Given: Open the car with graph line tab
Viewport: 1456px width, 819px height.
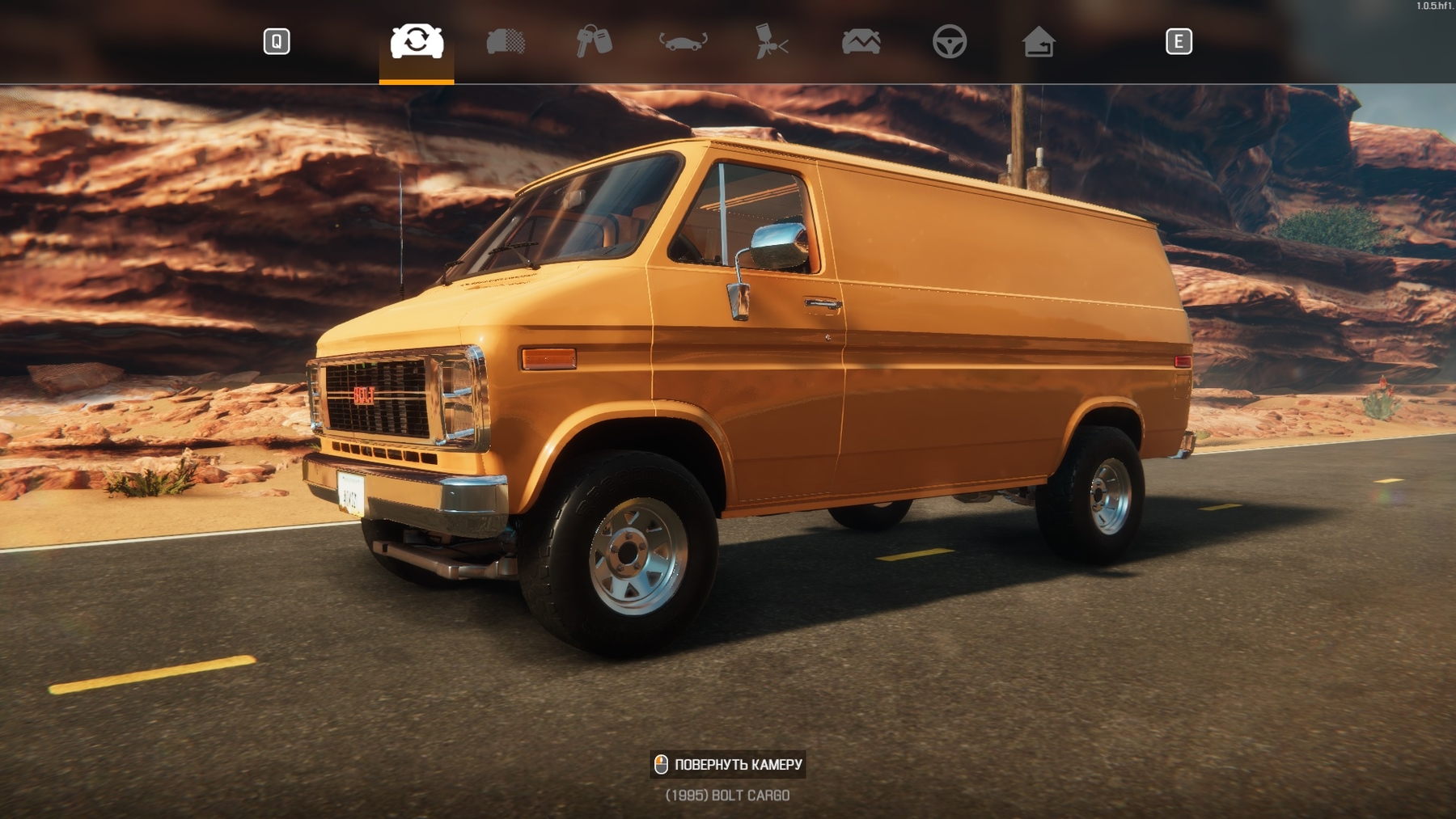Looking at the screenshot, I should coord(861,41).
